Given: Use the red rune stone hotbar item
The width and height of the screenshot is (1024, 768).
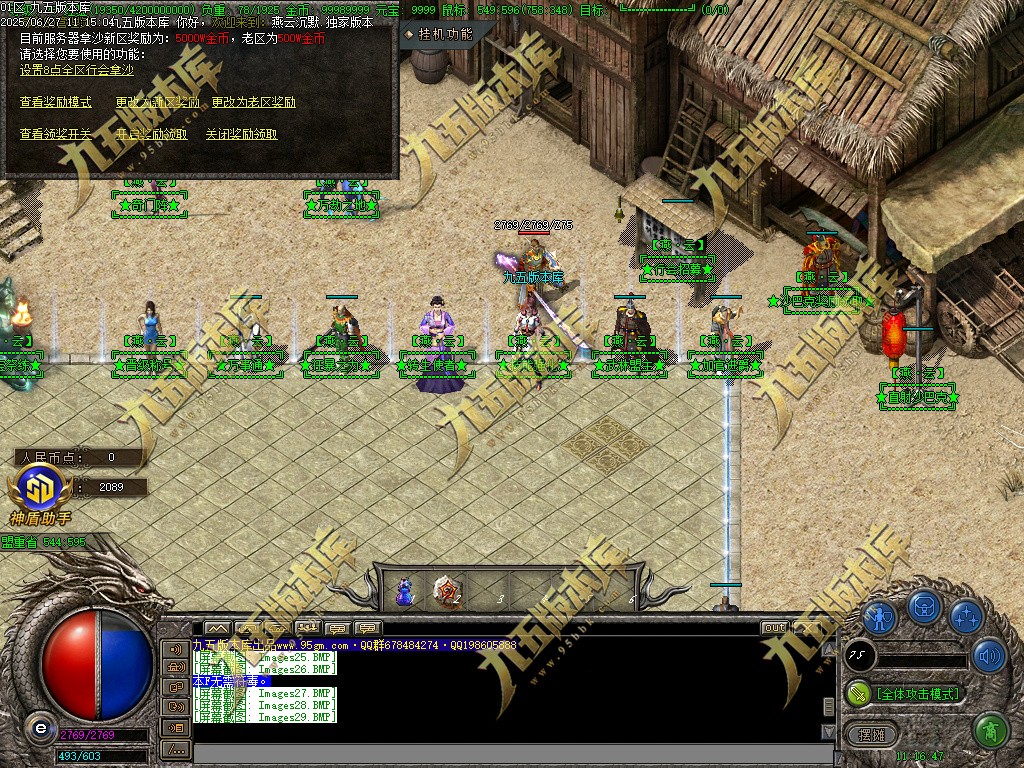Looking at the screenshot, I should [x=447, y=592].
